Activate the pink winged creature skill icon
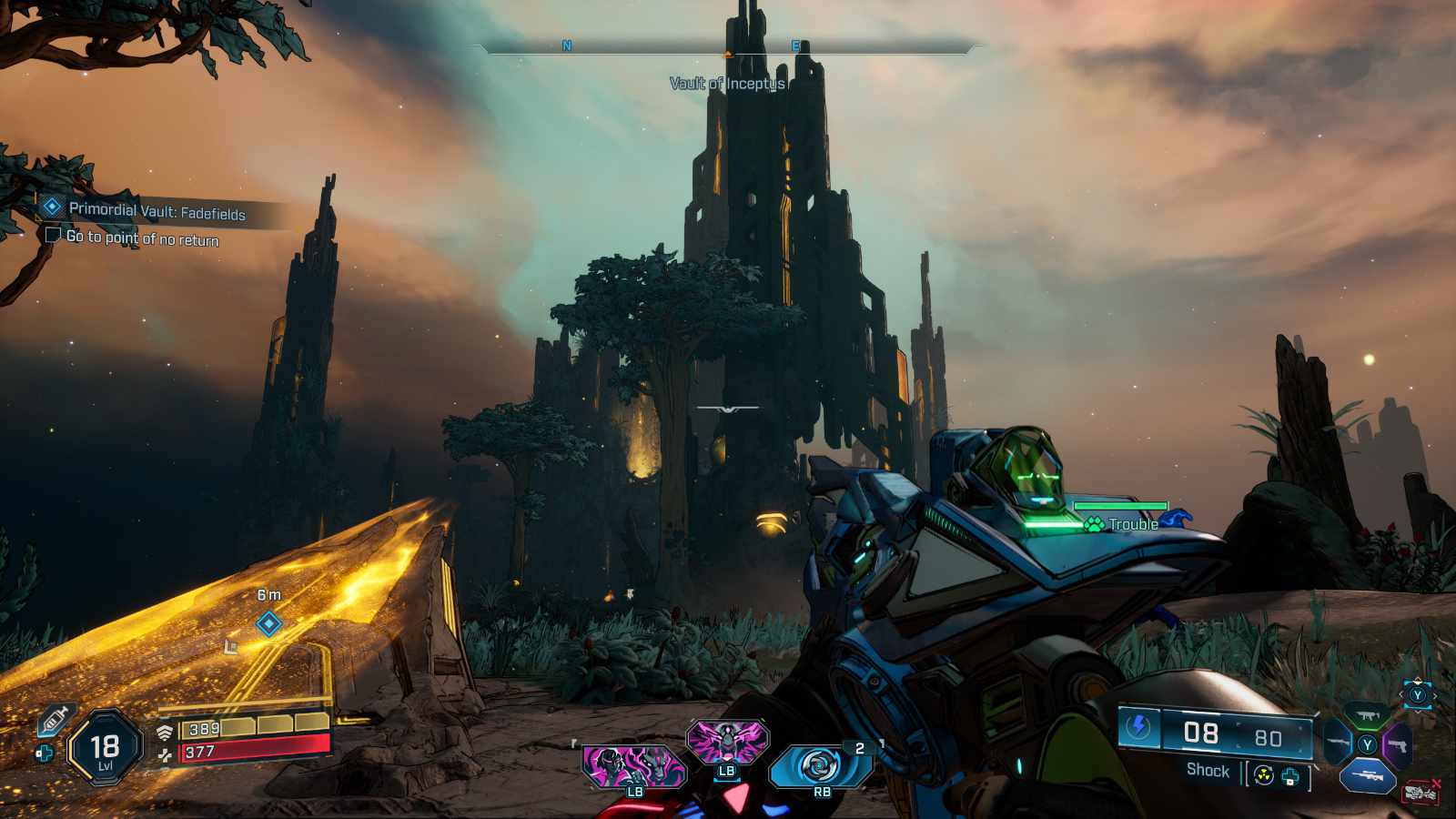 (x=726, y=742)
